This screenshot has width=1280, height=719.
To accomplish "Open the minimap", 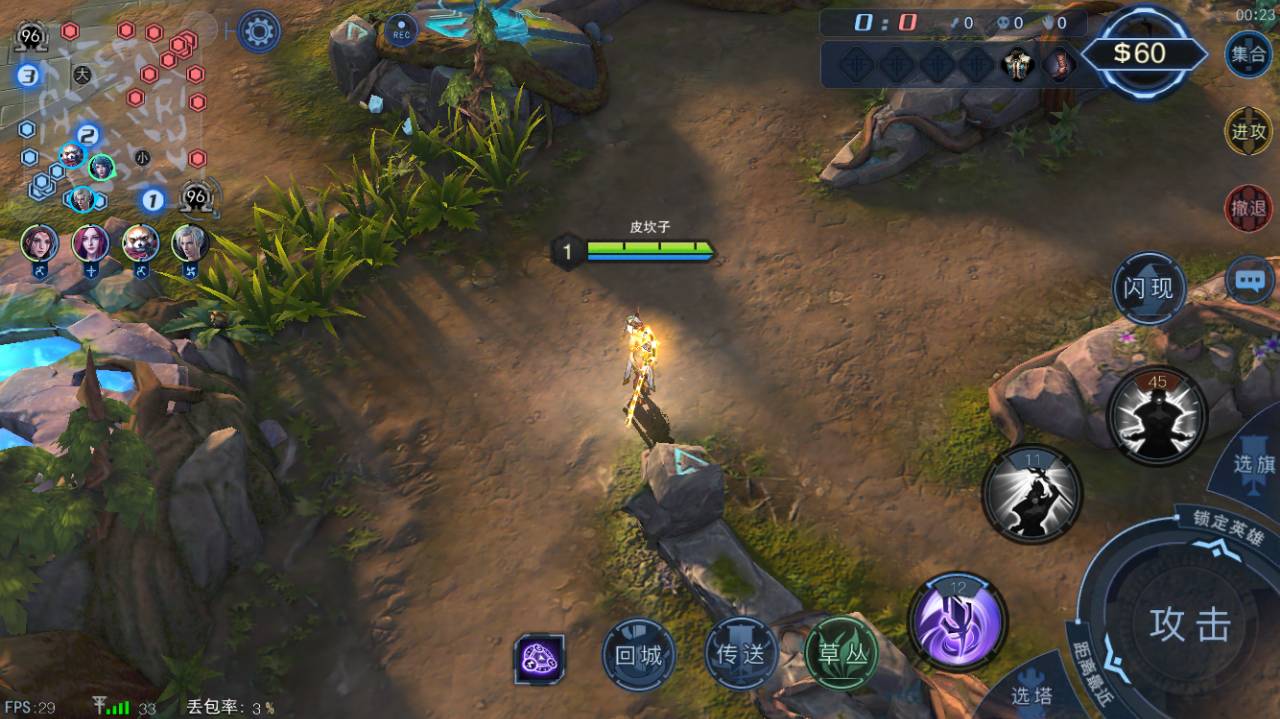I will tap(112, 112).
